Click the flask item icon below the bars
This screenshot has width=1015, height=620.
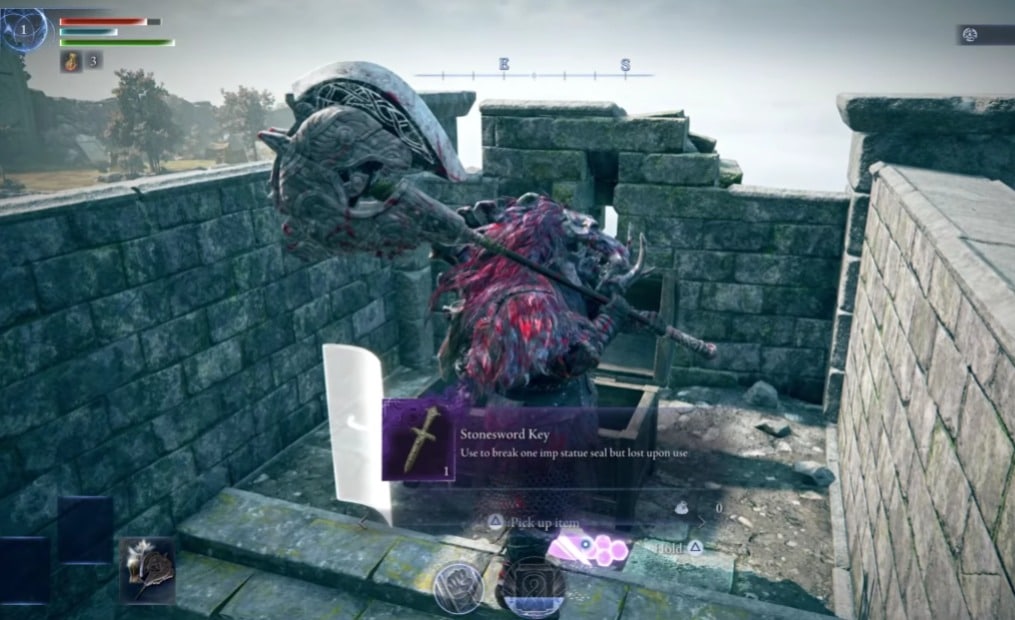pos(71,61)
